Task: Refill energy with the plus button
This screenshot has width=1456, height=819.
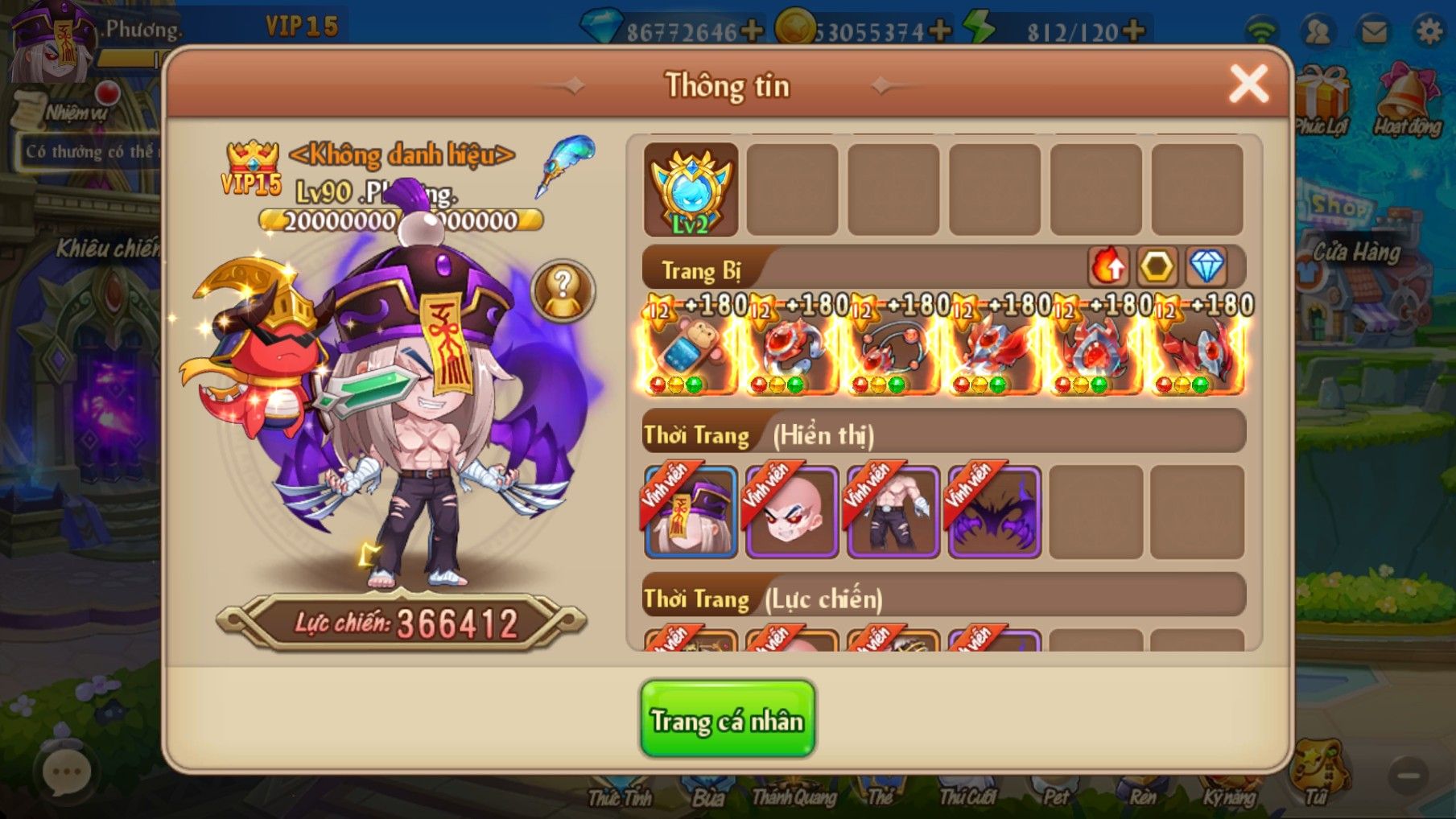Action: pyautogui.click(x=1132, y=31)
